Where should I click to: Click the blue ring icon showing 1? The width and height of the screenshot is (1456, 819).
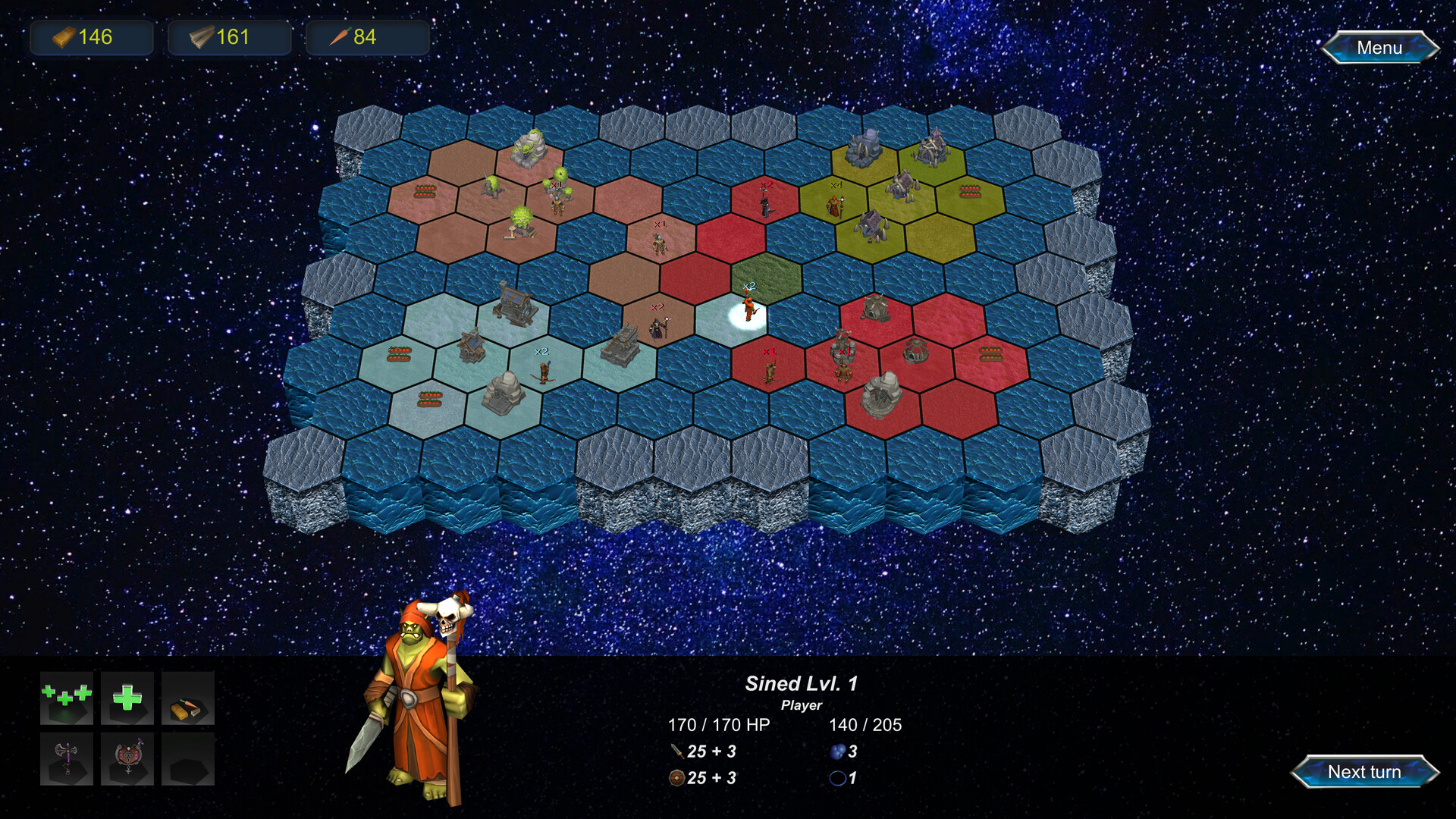(x=837, y=778)
